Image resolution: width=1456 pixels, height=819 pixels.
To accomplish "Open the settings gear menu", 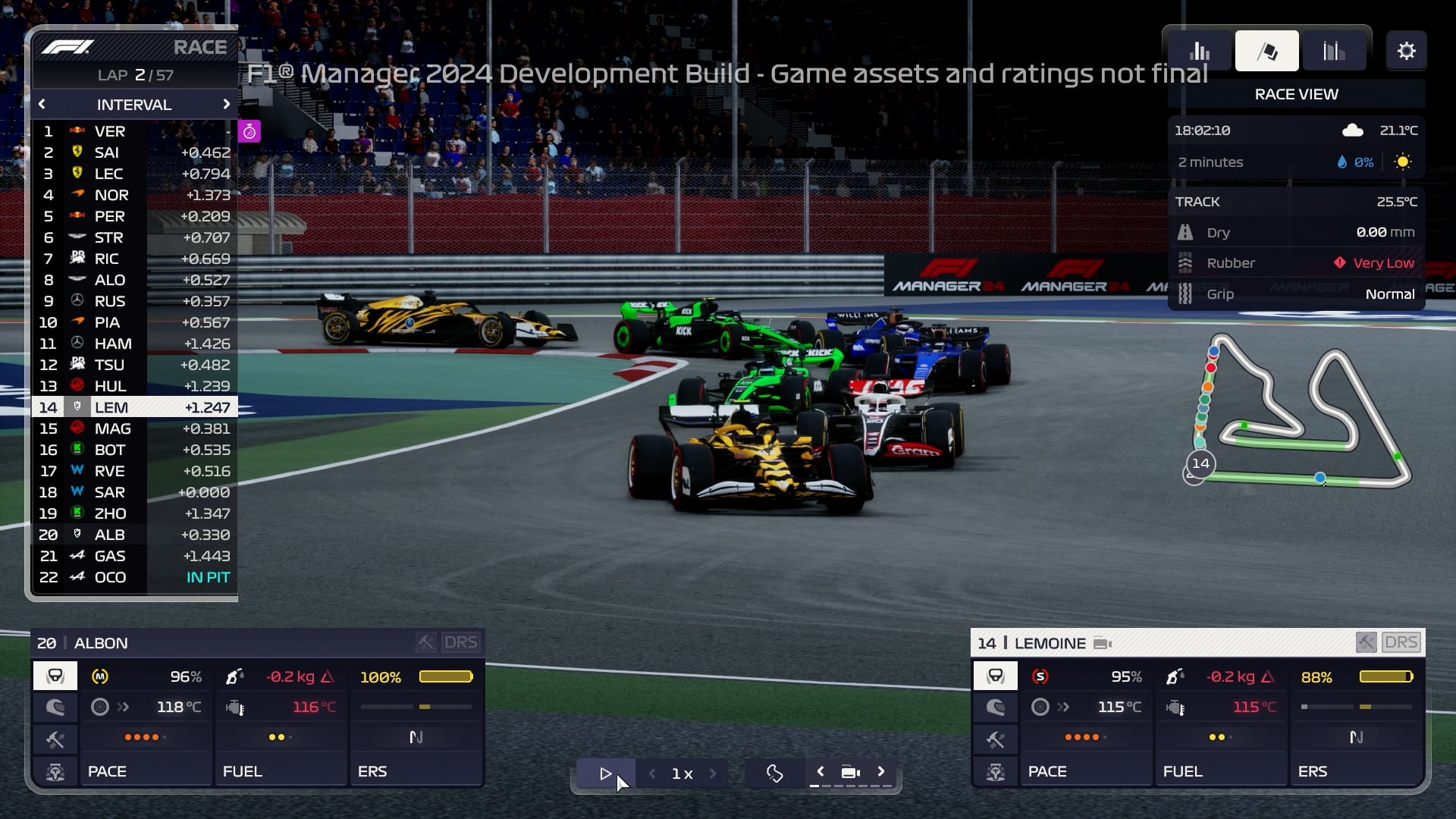I will click(x=1406, y=52).
